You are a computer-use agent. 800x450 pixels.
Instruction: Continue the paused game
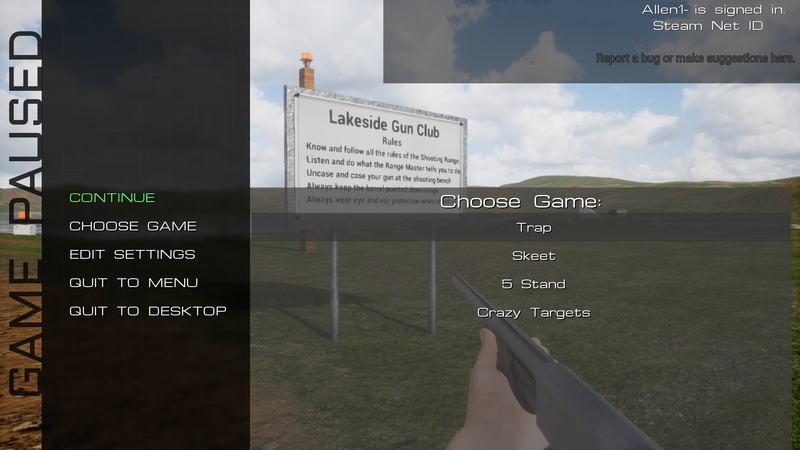112,198
